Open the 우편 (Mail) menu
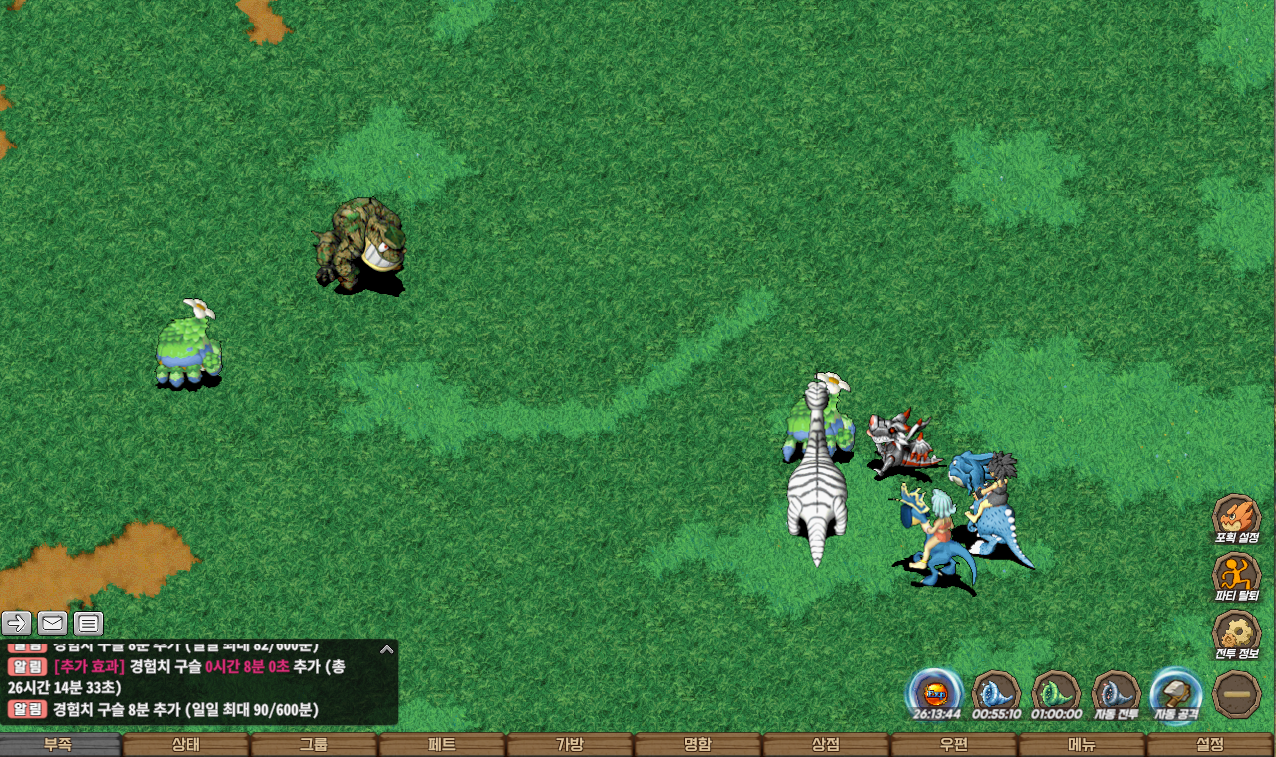 [954, 745]
